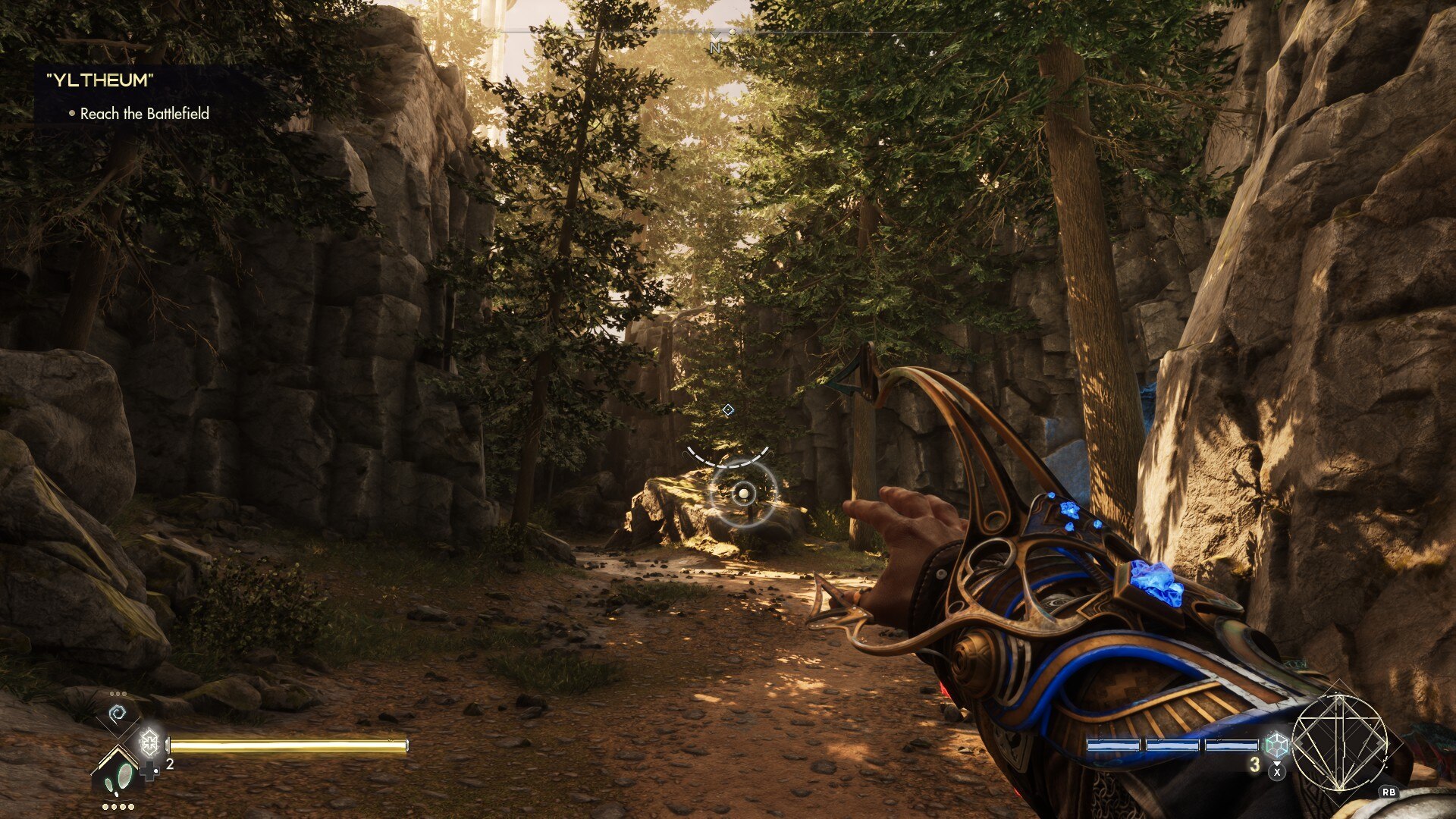
Task: Select the Reach the Battlefield objective
Action: point(144,114)
